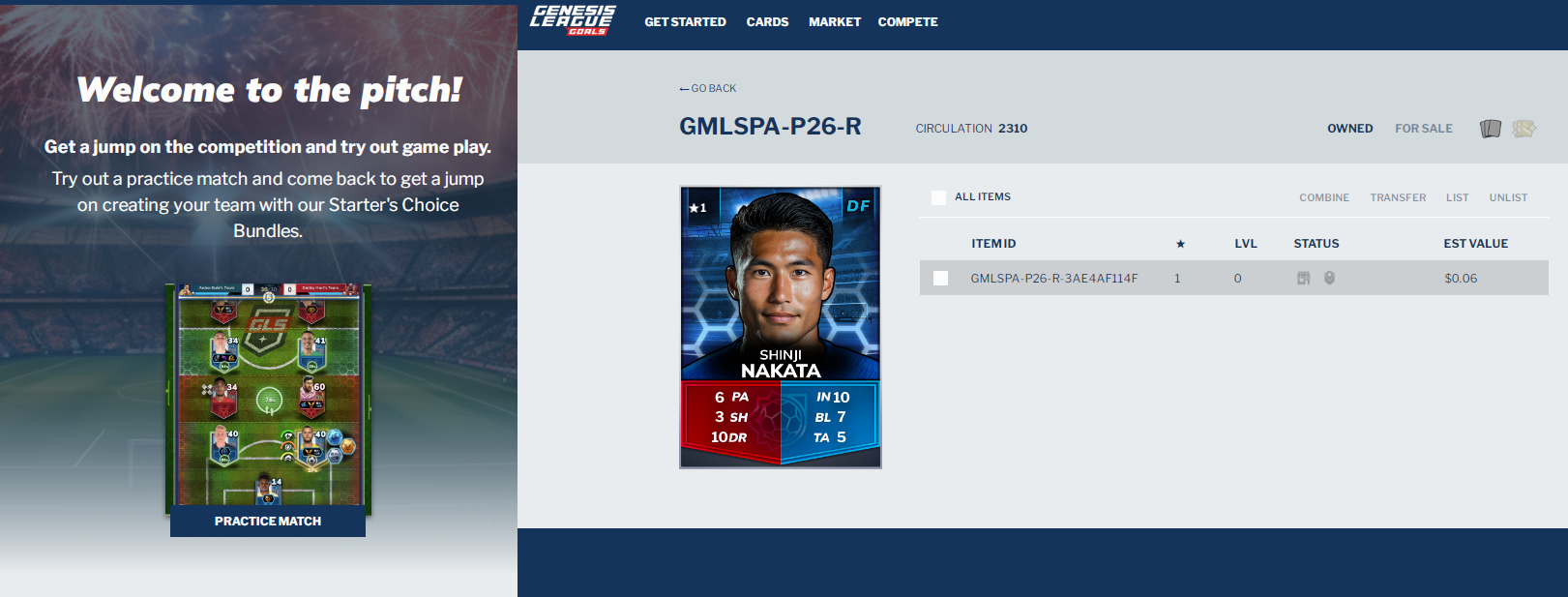1568x597 pixels.
Task: Choose the Combine action
Action: point(1323,197)
